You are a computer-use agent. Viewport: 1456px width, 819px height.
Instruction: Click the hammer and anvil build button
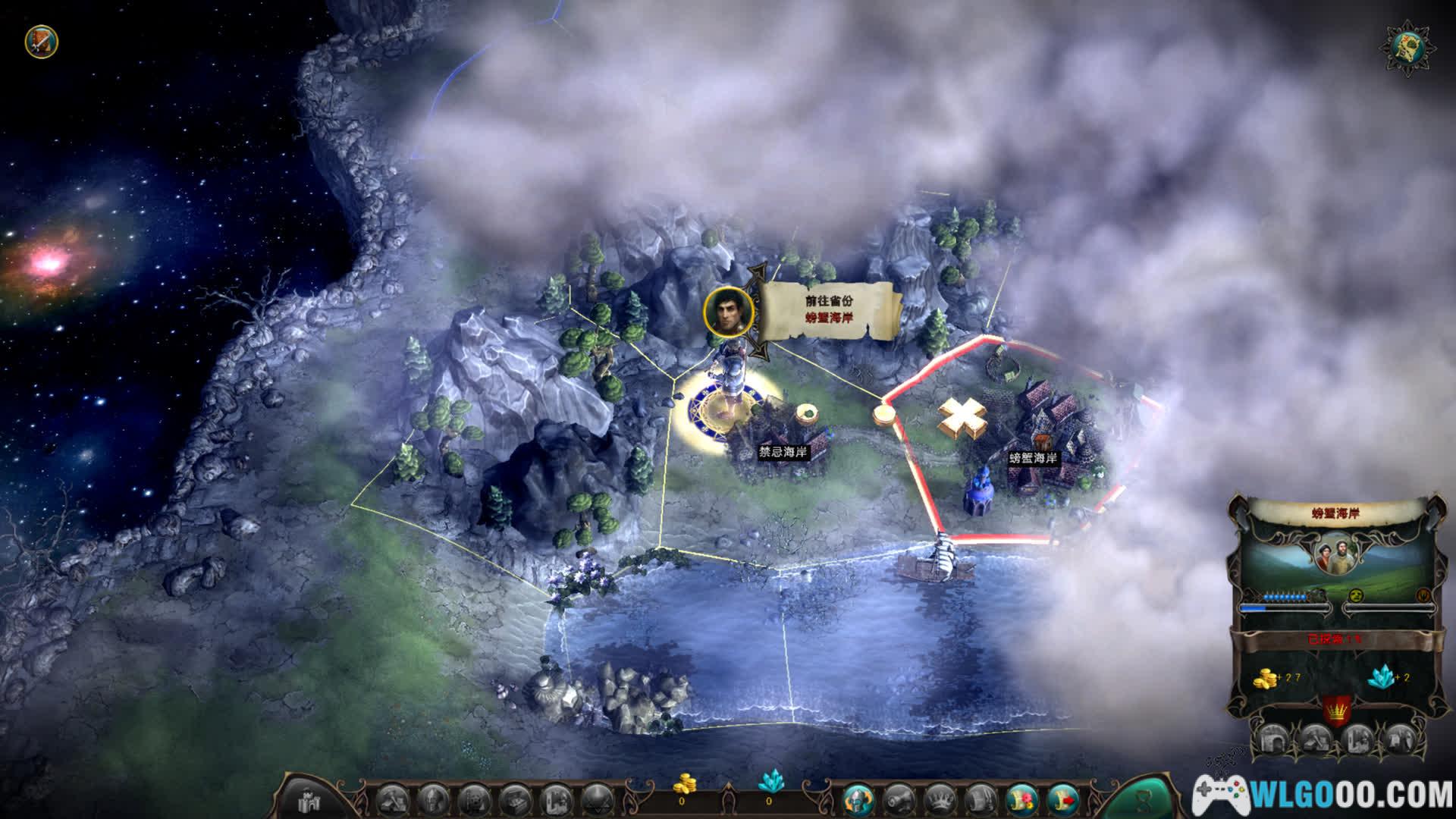click(394, 799)
